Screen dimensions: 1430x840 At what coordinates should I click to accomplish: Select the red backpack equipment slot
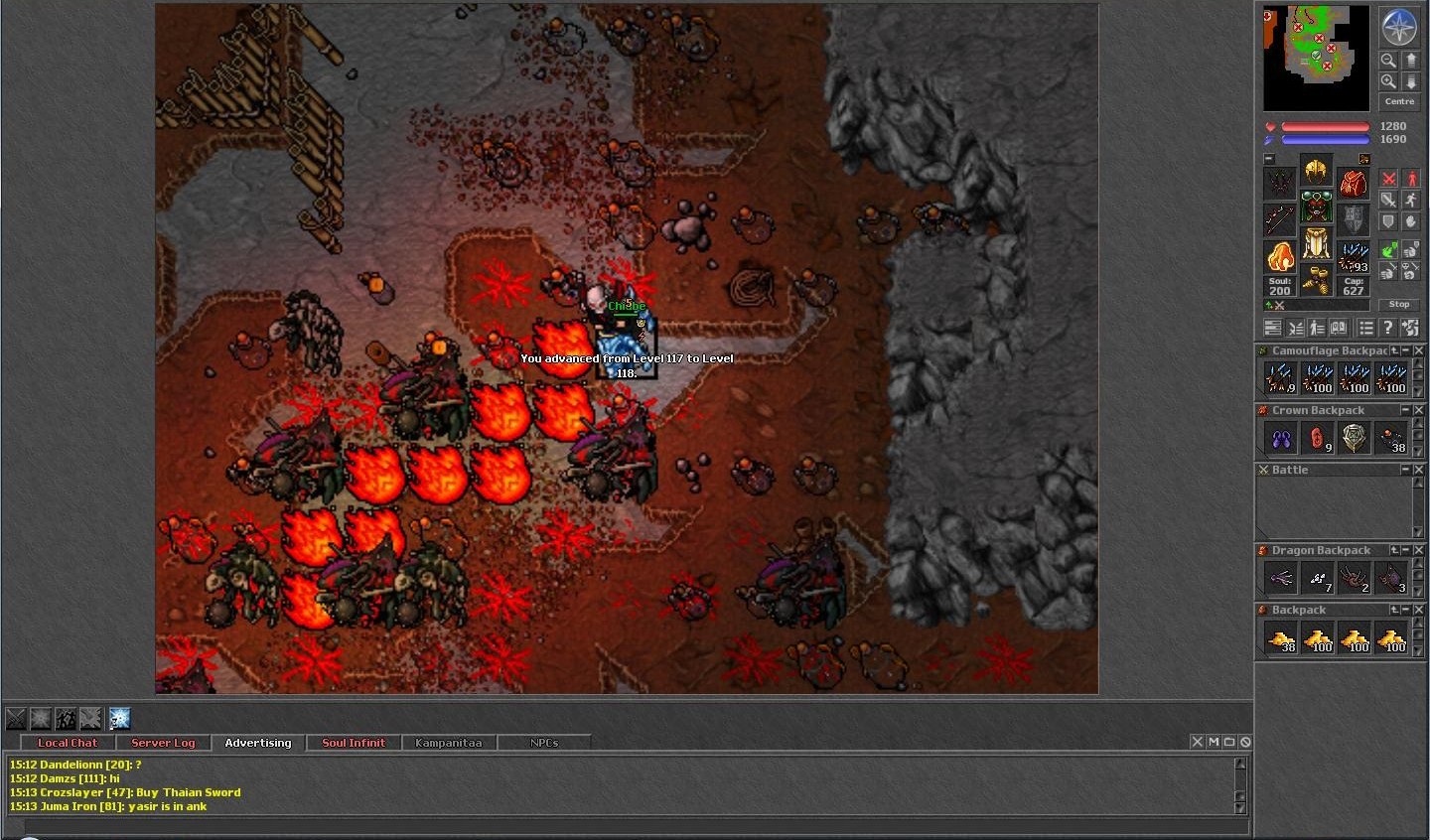pyautogui.click(x=1353, y=183)
